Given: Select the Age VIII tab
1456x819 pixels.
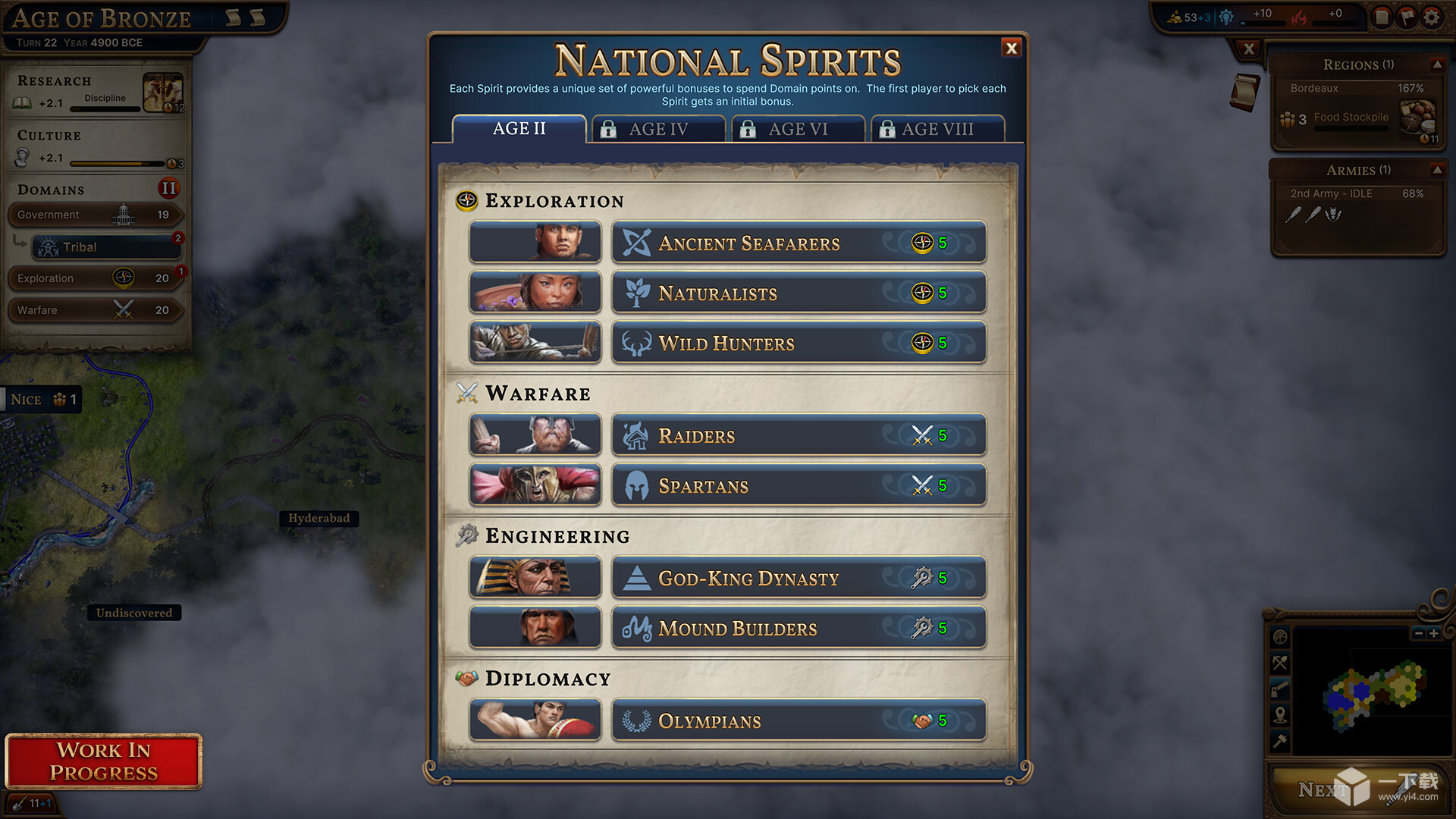Looking at the screenshot, I should (x=937, y=129).
